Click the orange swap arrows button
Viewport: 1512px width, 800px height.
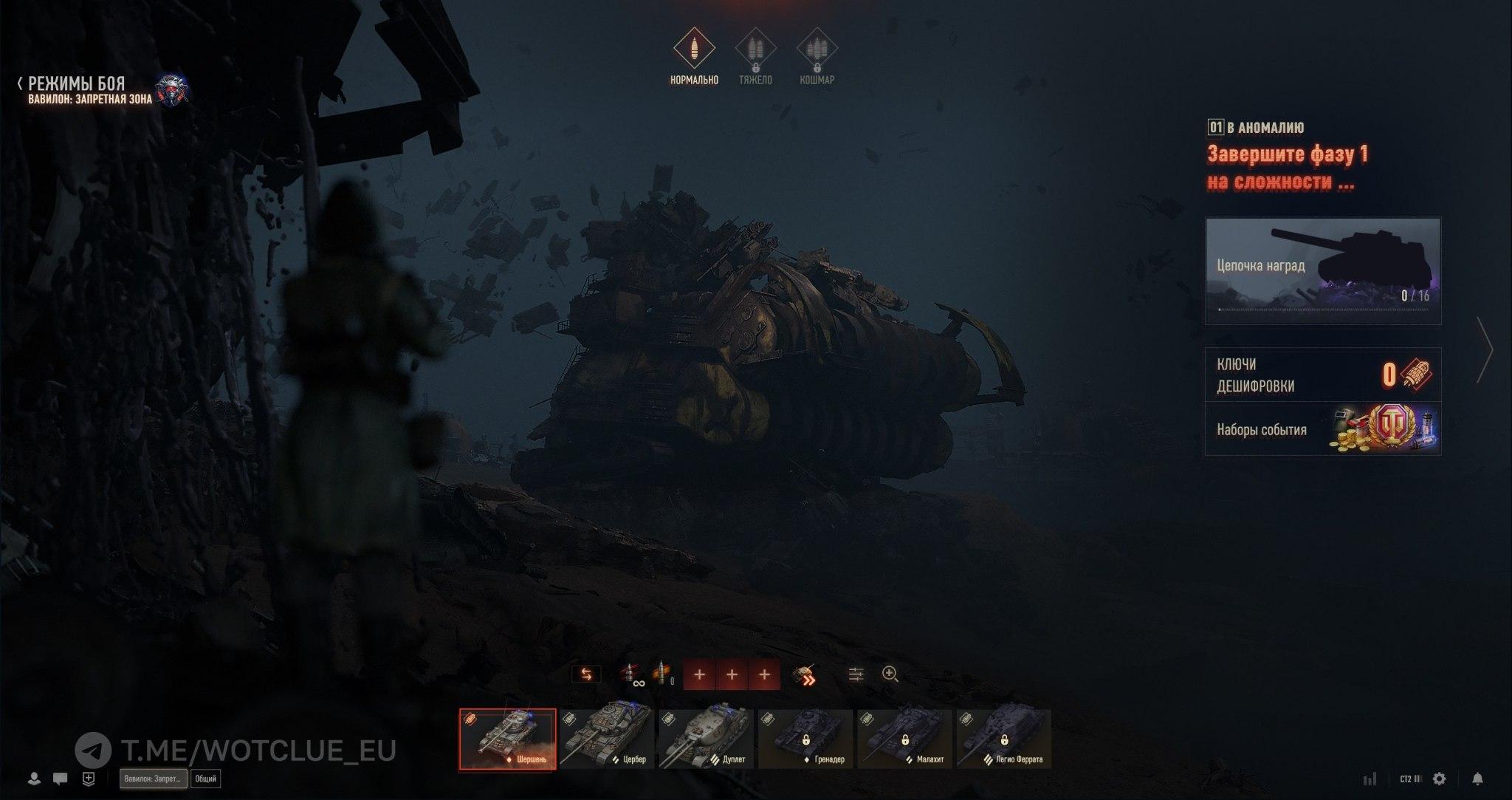point(586,674)
